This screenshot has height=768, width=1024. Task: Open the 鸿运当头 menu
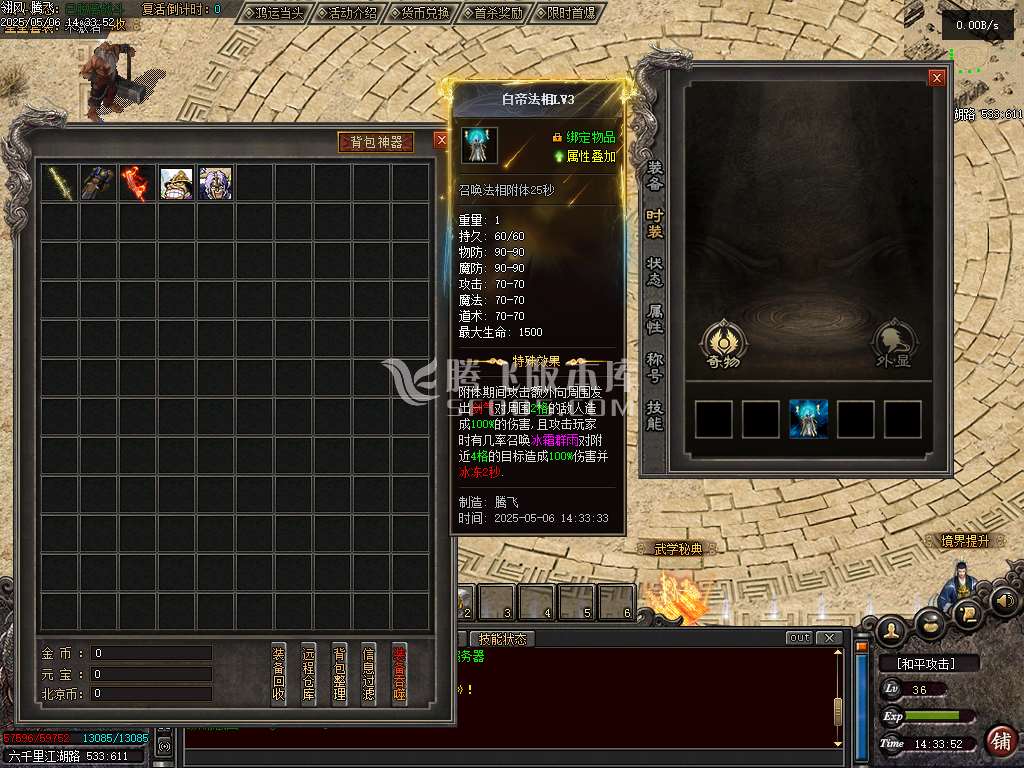pos(275,13)
